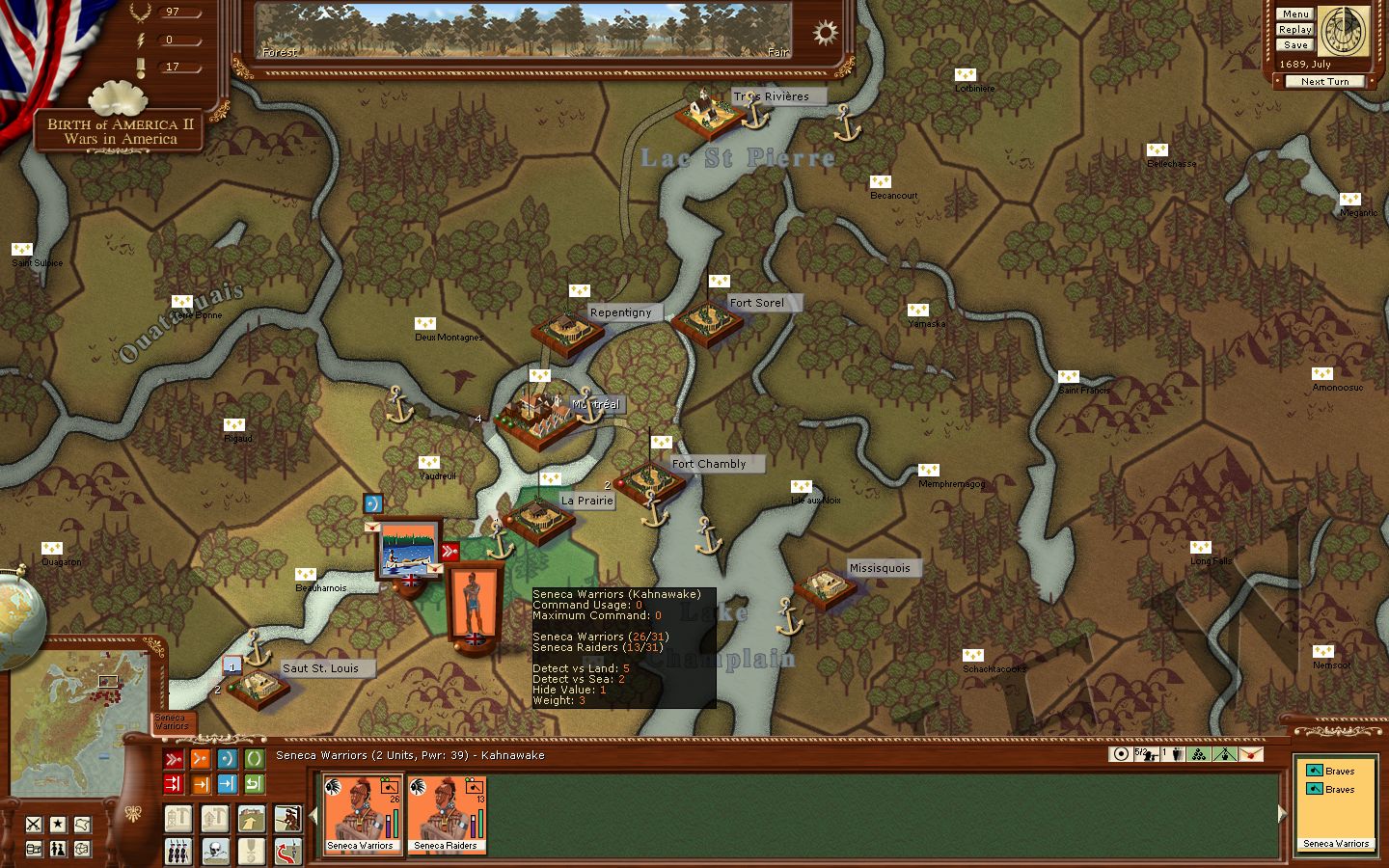1389x868 pixels.
Task: Open the Seneca Warriors stack tab
Action: pos(173,721)
